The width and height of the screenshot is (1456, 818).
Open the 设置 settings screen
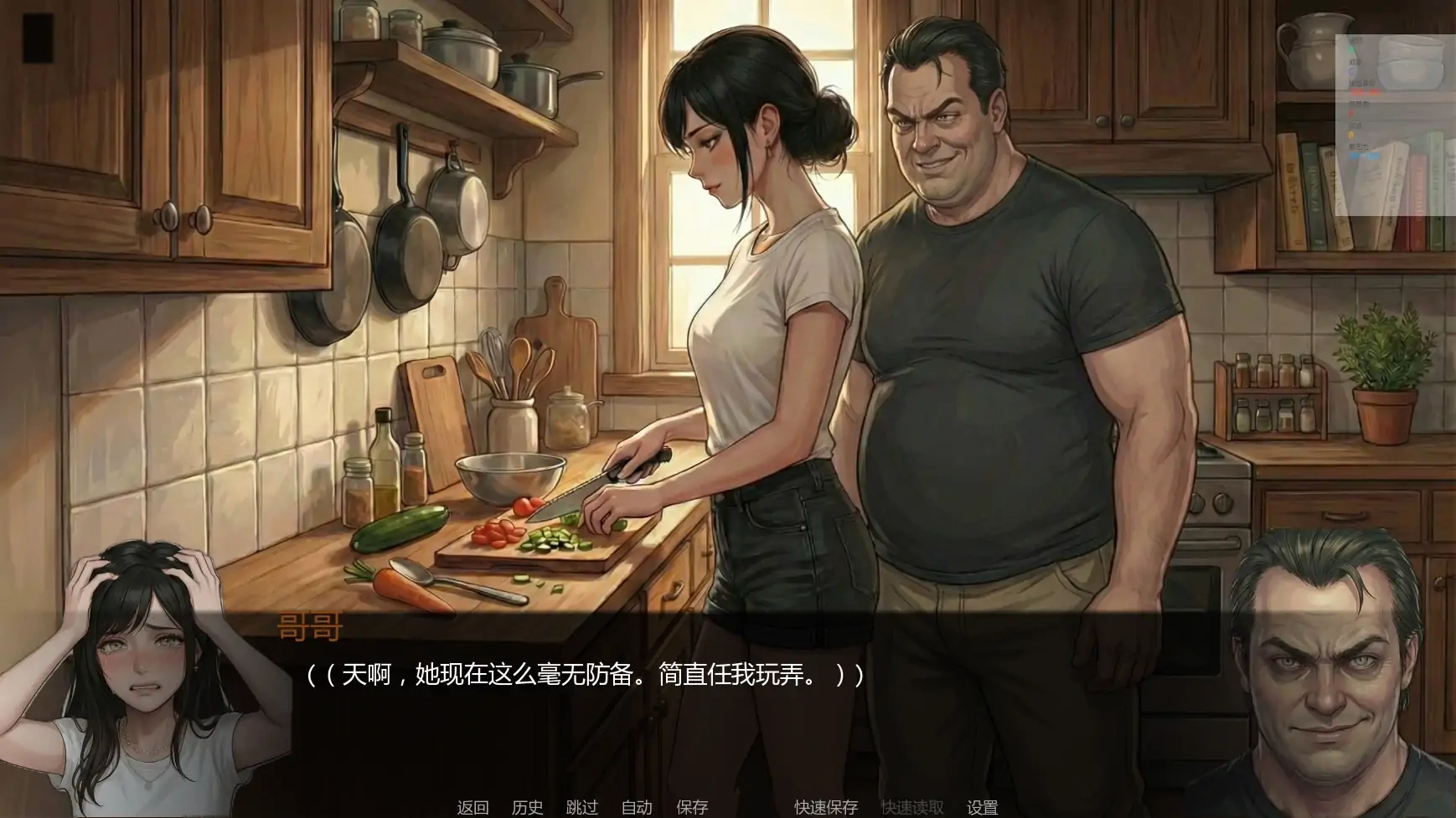coord(984,808)
